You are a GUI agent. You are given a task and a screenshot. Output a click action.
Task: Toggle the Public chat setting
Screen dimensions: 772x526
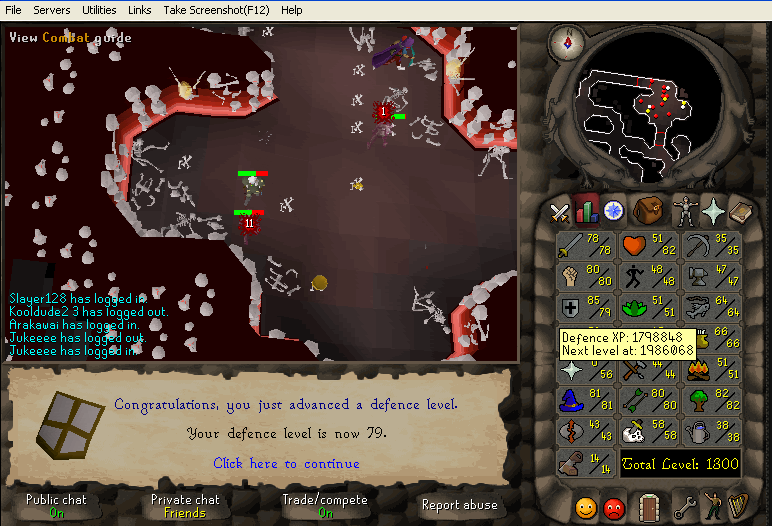[x=55, y=505]
